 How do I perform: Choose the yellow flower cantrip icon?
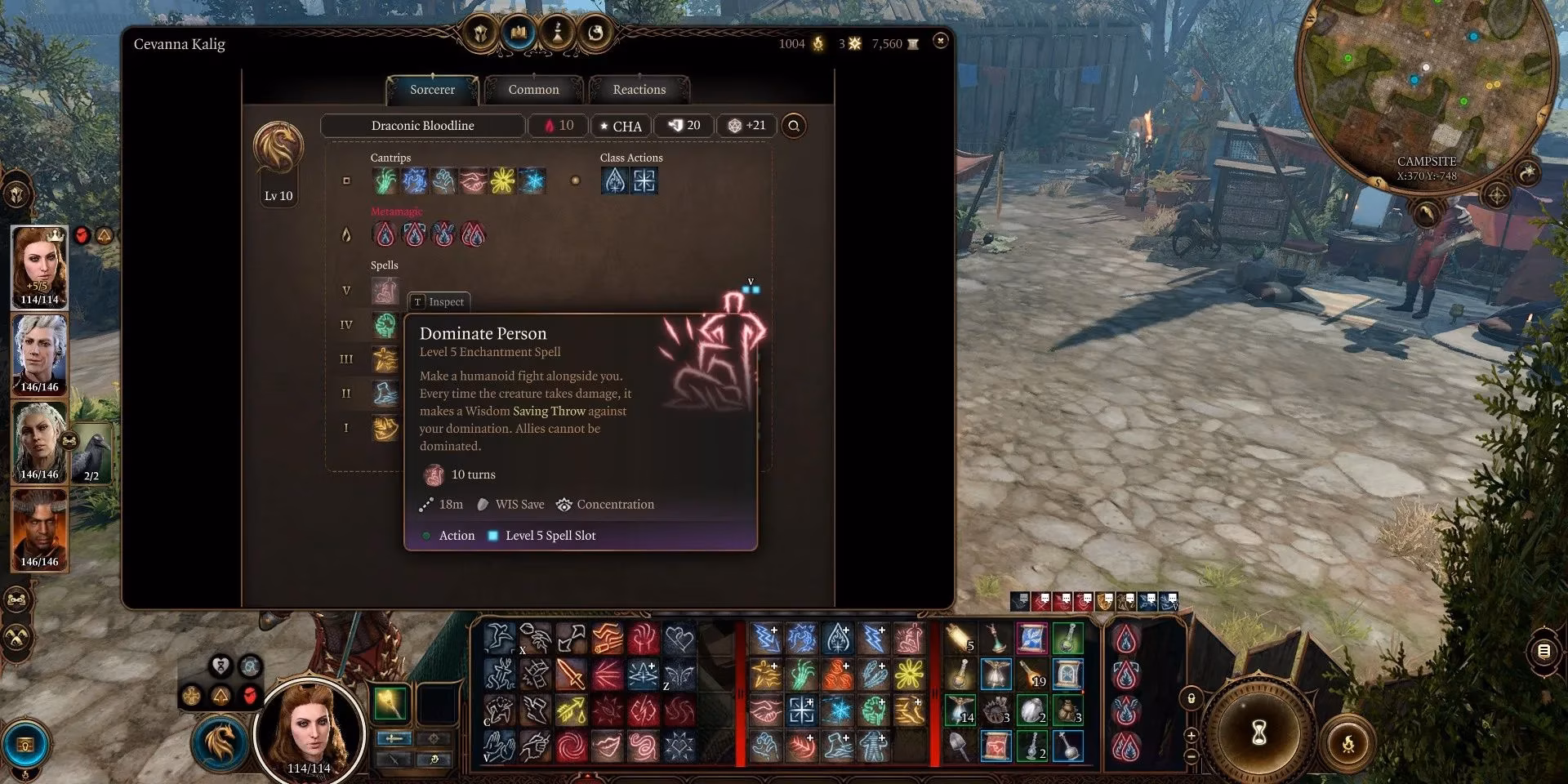tap(502, 180)
